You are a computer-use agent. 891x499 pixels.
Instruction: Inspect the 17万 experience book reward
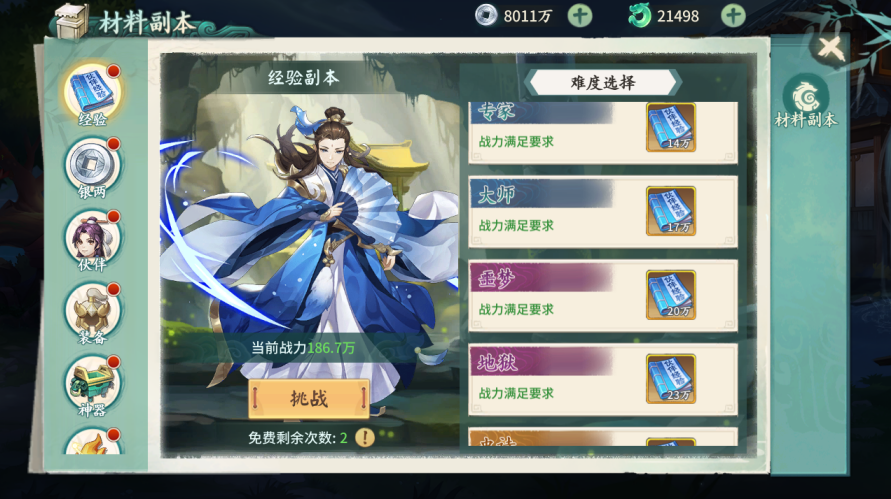671,211
